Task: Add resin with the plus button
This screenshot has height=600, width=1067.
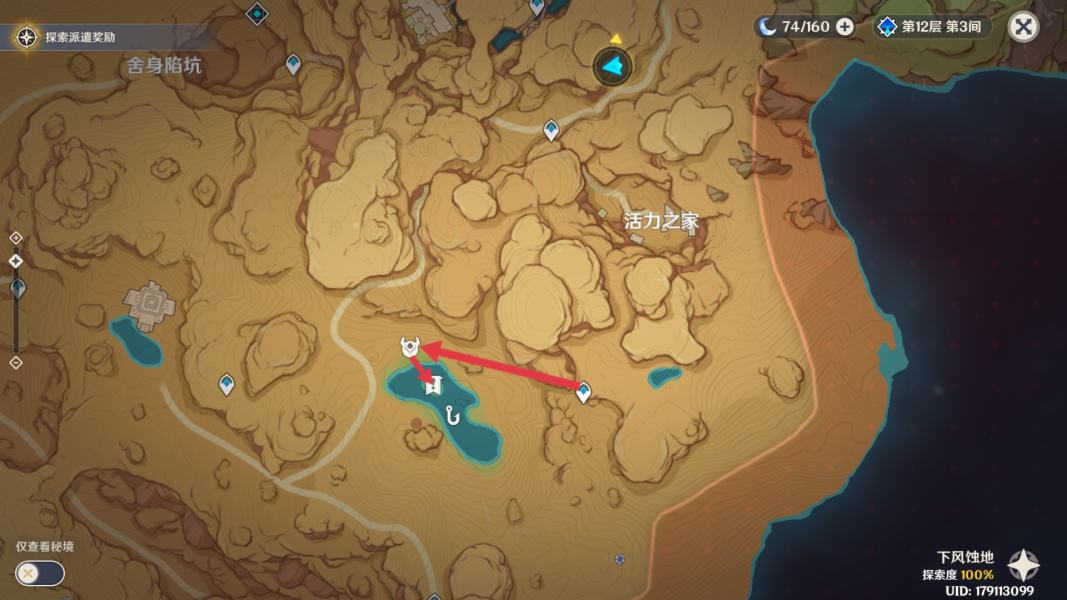Action: click(x=845, y=26)
